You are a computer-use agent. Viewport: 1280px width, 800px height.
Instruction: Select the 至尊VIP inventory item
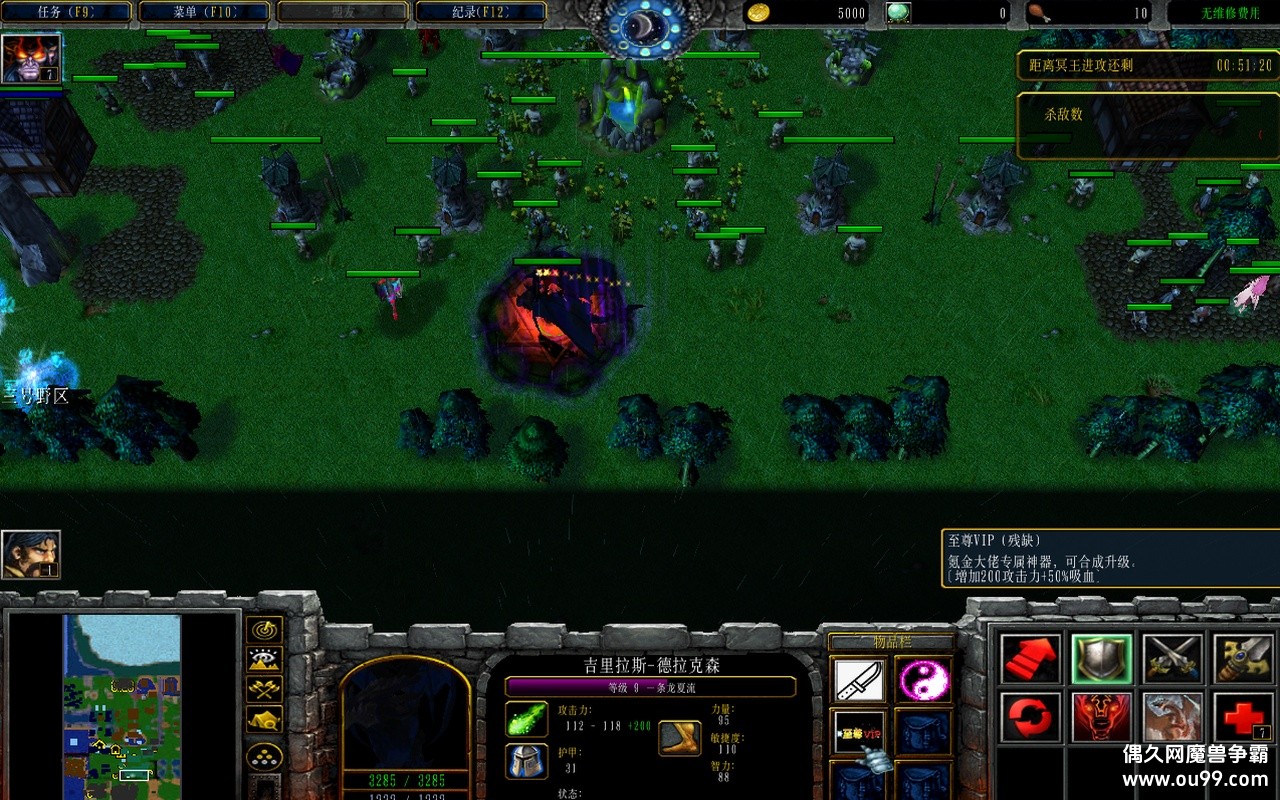860,732
